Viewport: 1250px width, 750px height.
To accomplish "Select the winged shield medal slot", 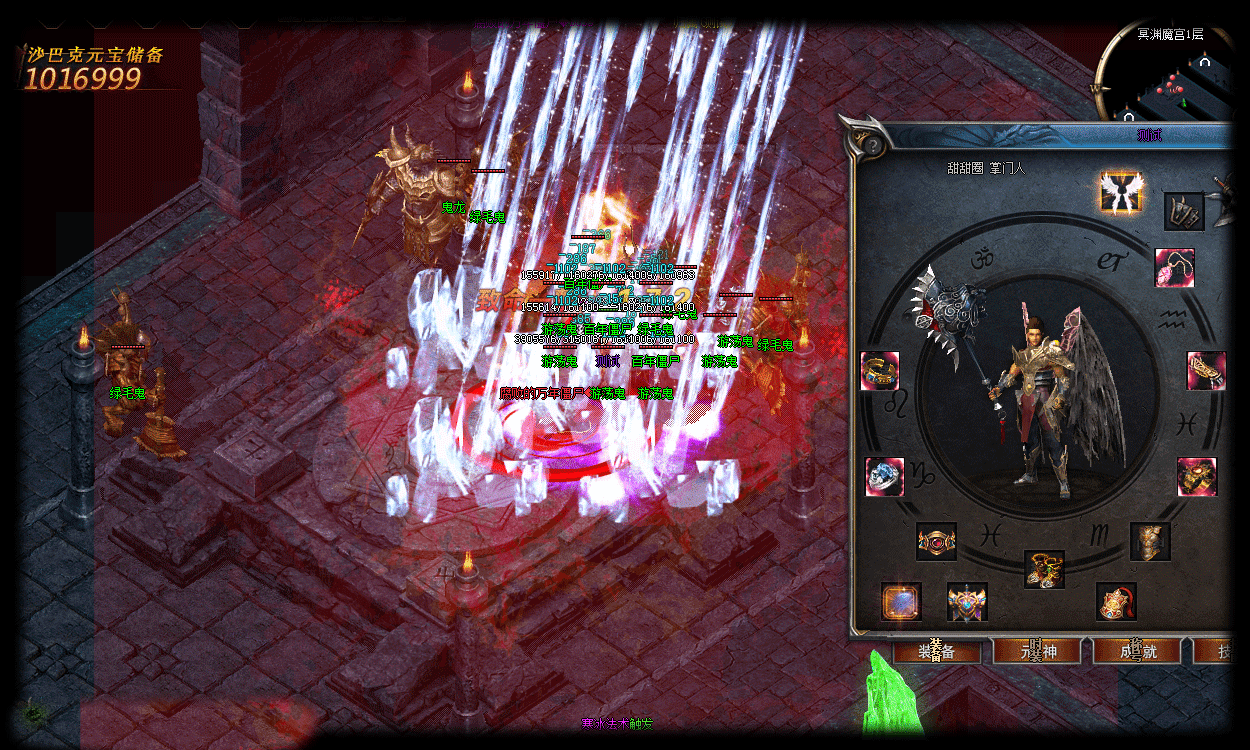I will click(967, 602).
